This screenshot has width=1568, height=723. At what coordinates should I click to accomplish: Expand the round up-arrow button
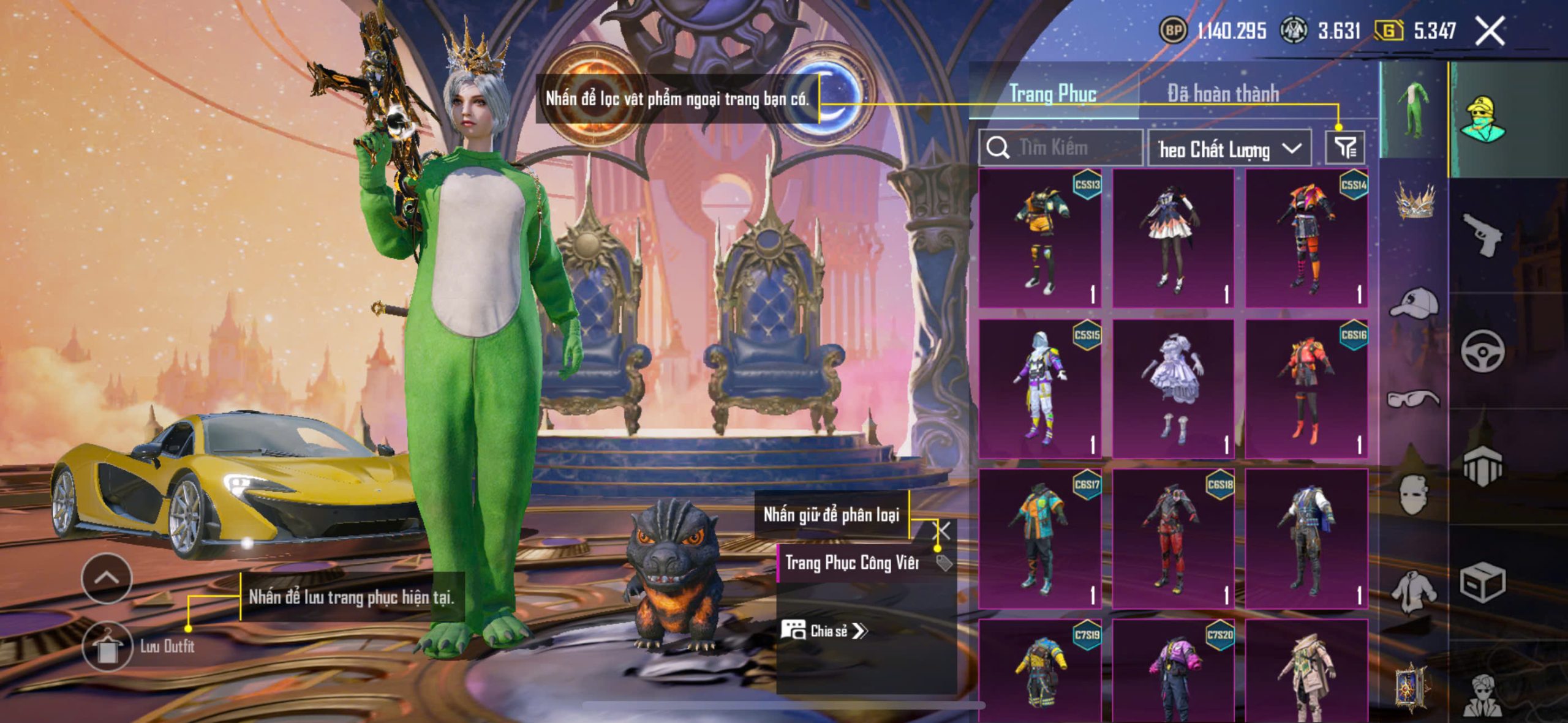coord(107,578)
